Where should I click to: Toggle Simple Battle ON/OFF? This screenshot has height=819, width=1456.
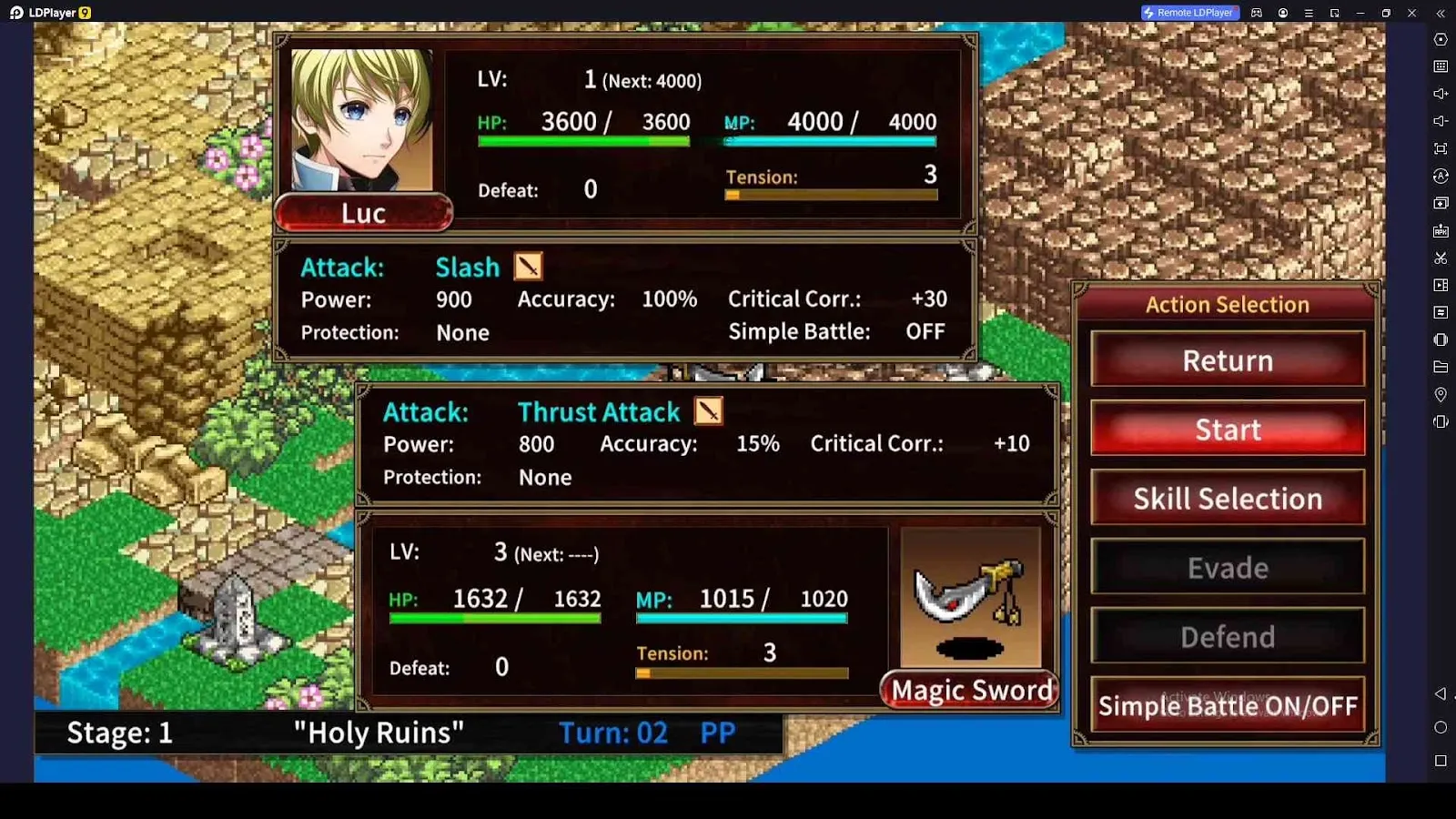(x=1227, y=705)
